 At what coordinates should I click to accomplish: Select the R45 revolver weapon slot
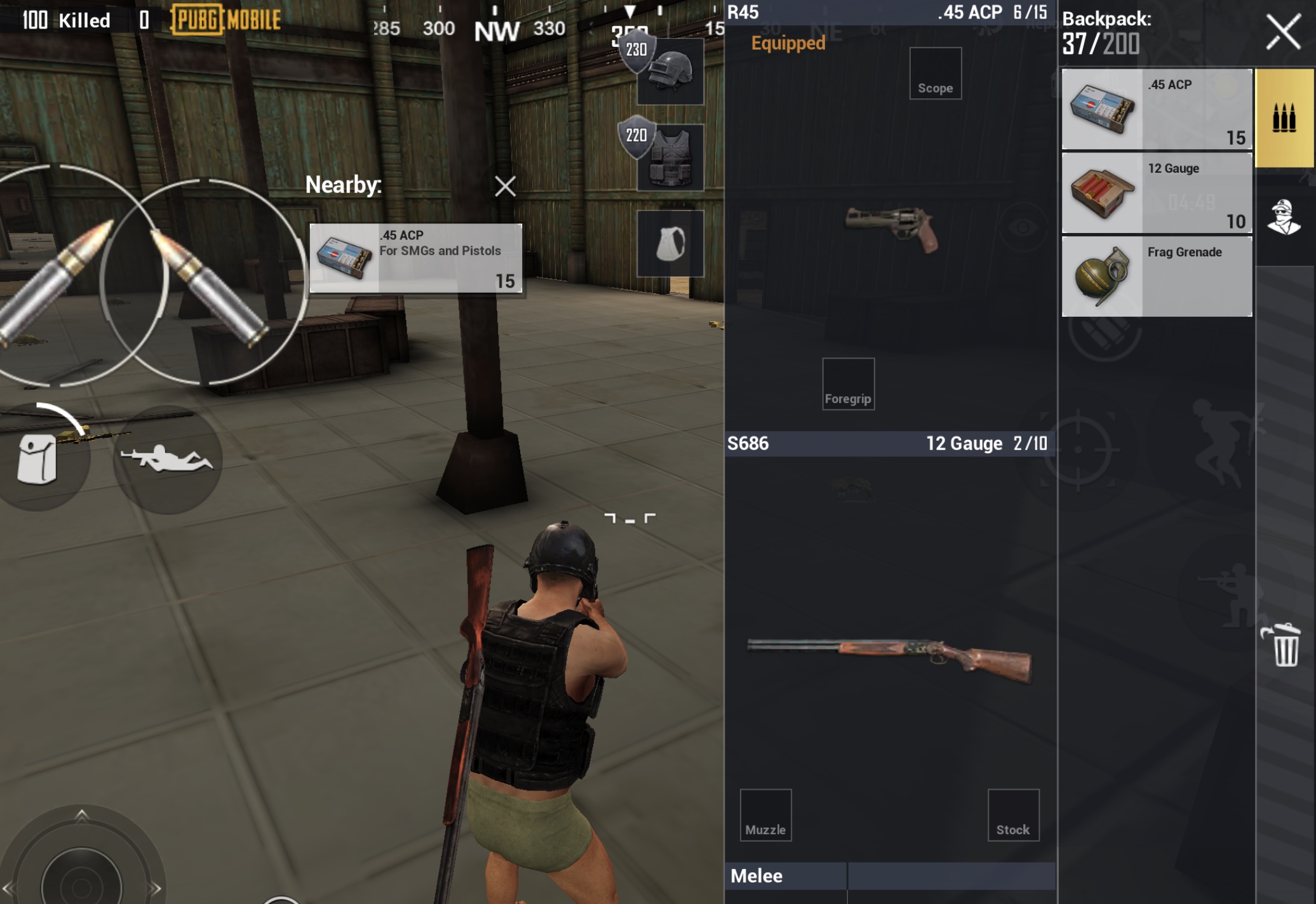click(x=891, y=229)
